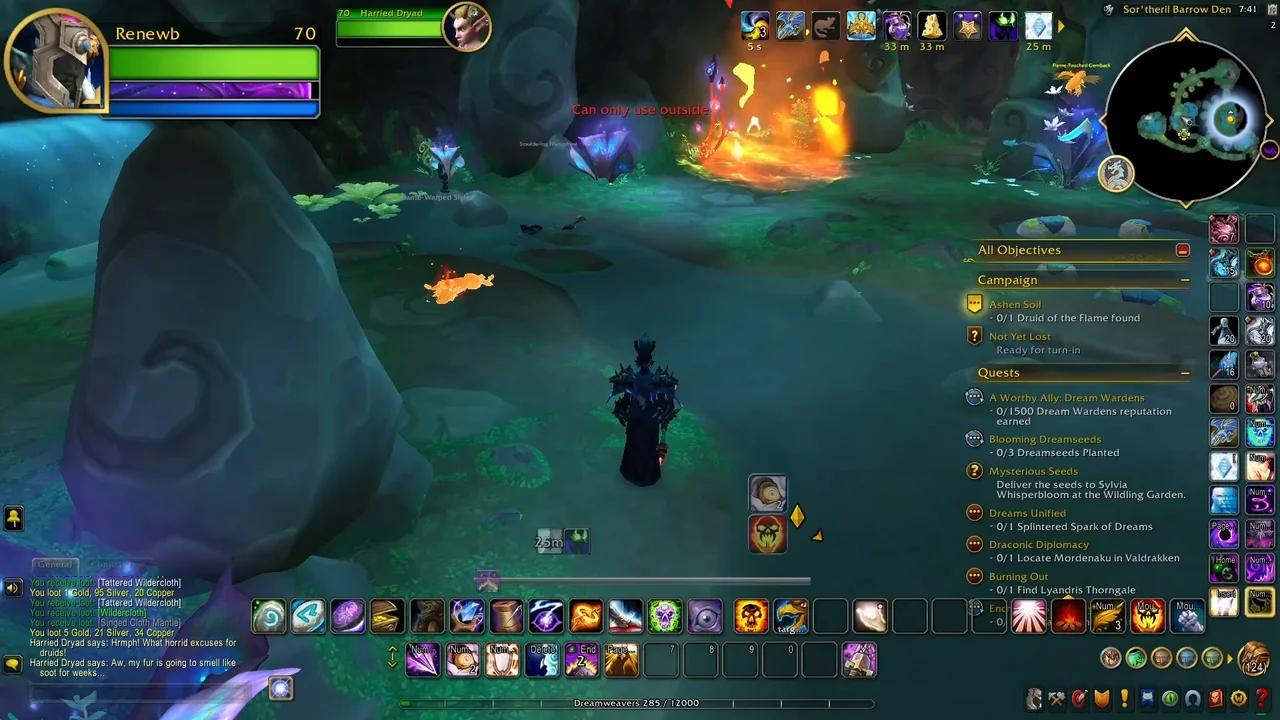The height and width of the screenshot is (720, 1280).
Task: Open Guild & Communities blue banner icon
Action: 1146,698
